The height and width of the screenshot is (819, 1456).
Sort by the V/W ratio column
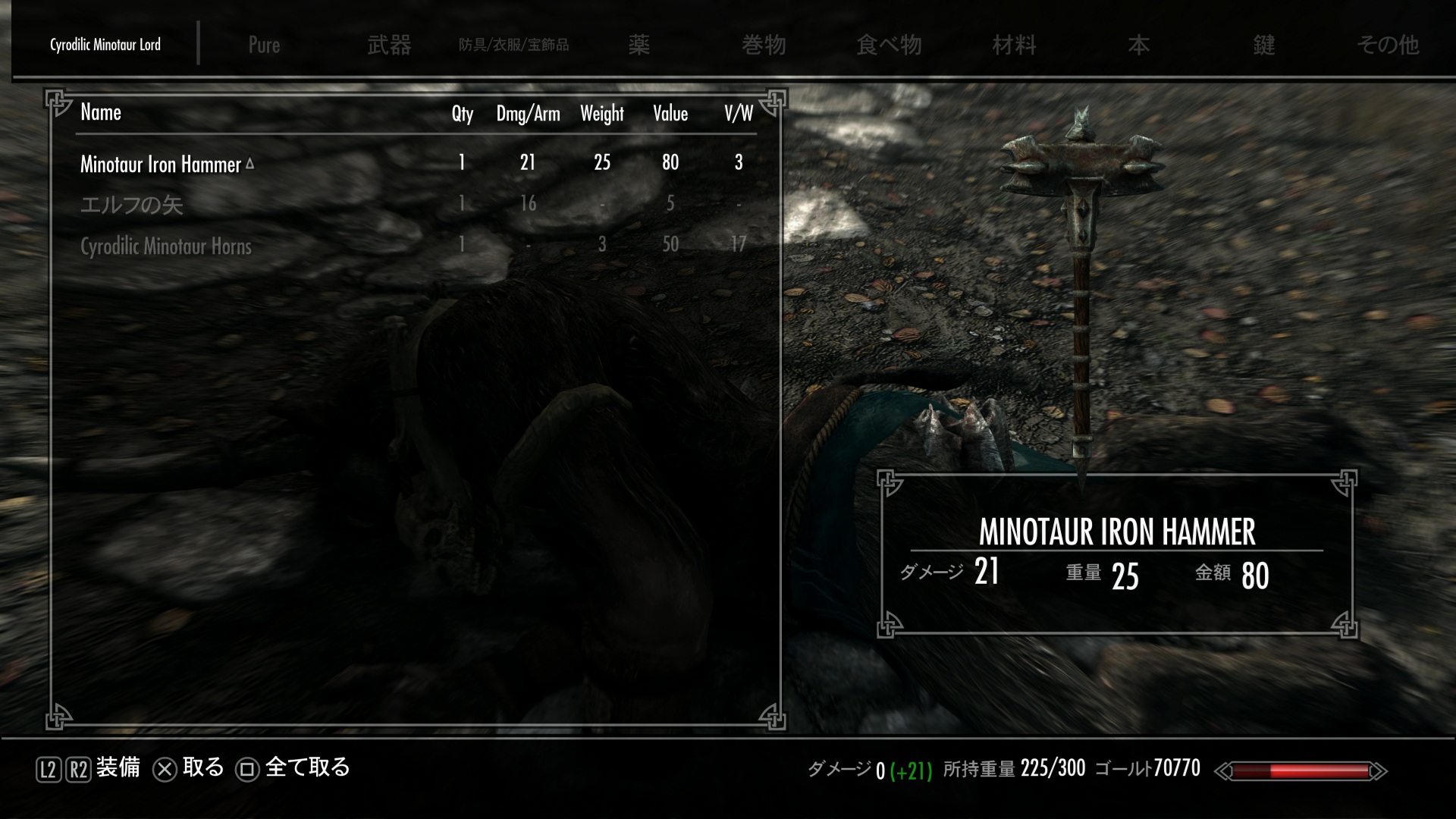click(x=738, y=114)
